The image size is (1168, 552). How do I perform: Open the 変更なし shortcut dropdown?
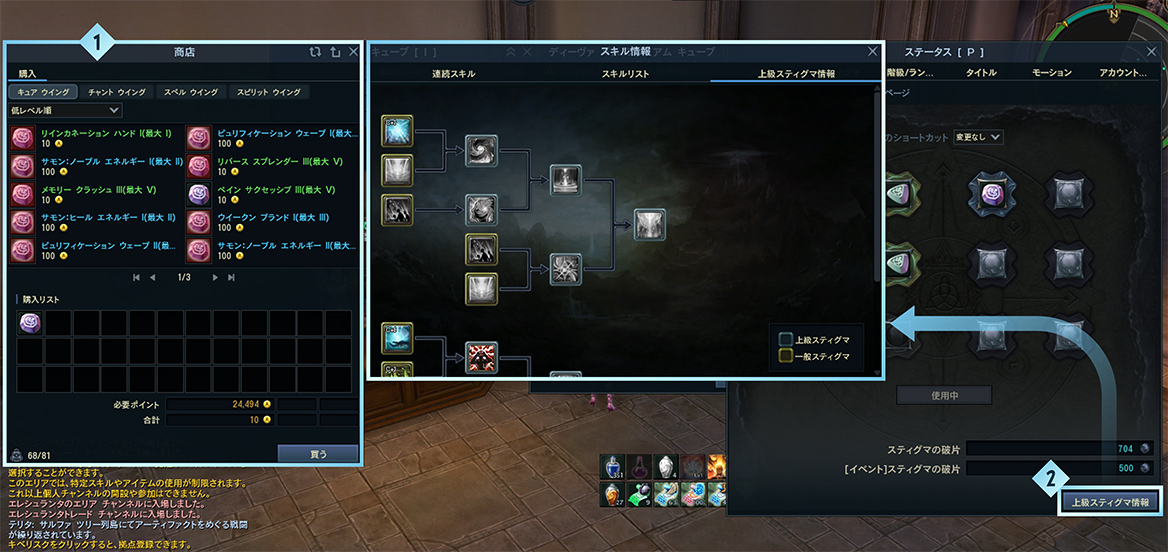coord(978,137)
